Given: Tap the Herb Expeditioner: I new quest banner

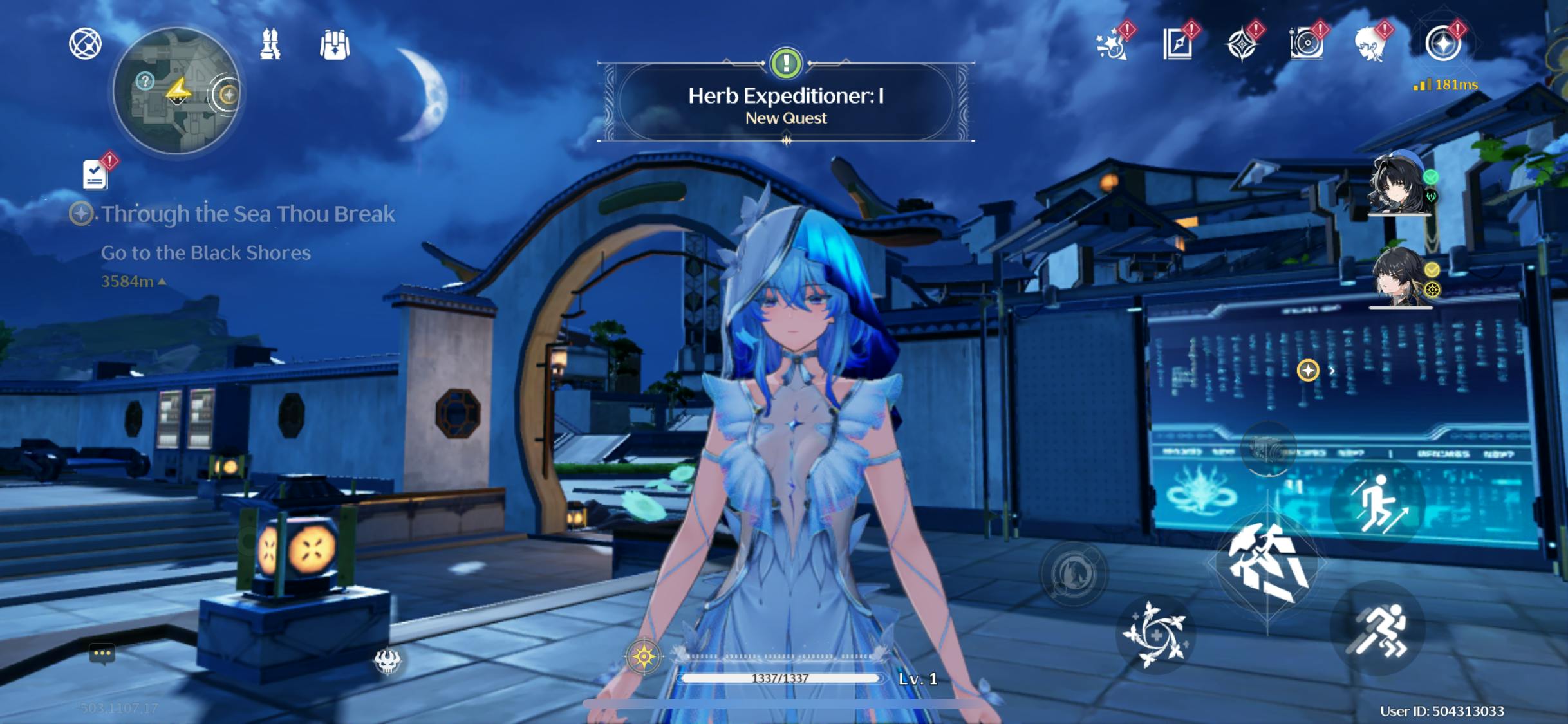Looking at the screenshot, I should (785, 104).
